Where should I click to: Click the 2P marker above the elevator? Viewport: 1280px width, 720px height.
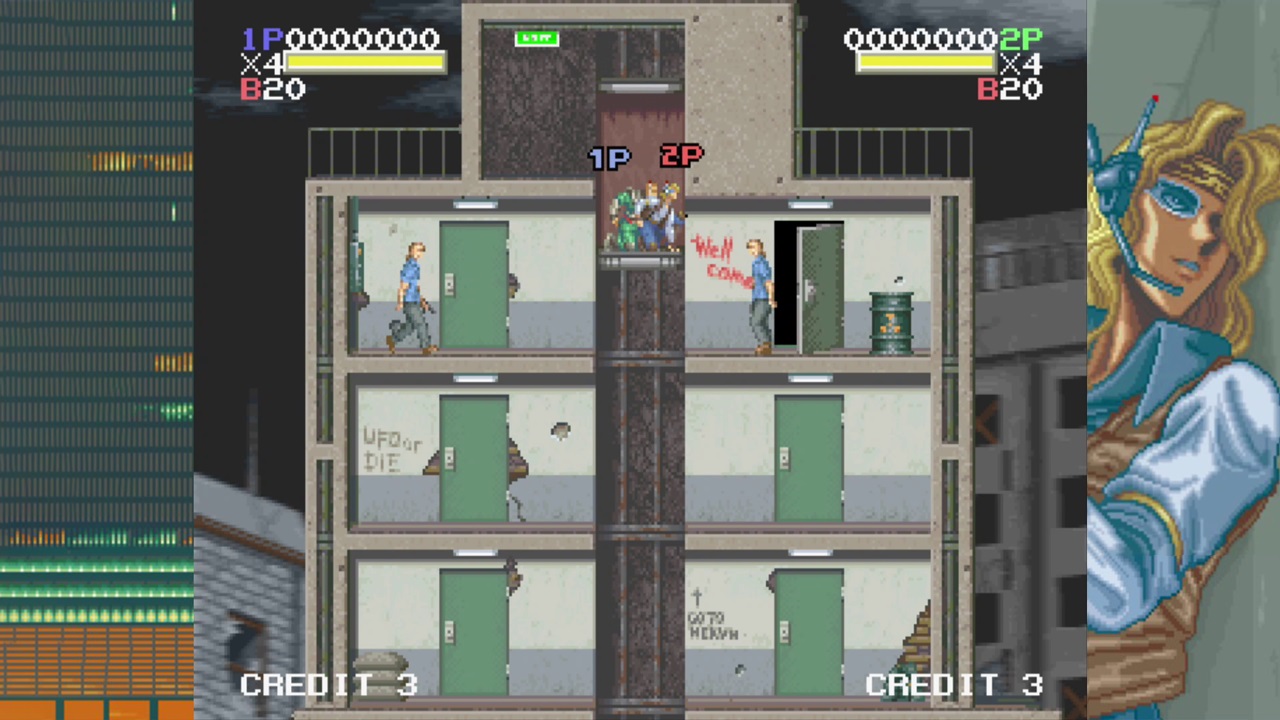(680, 156)
